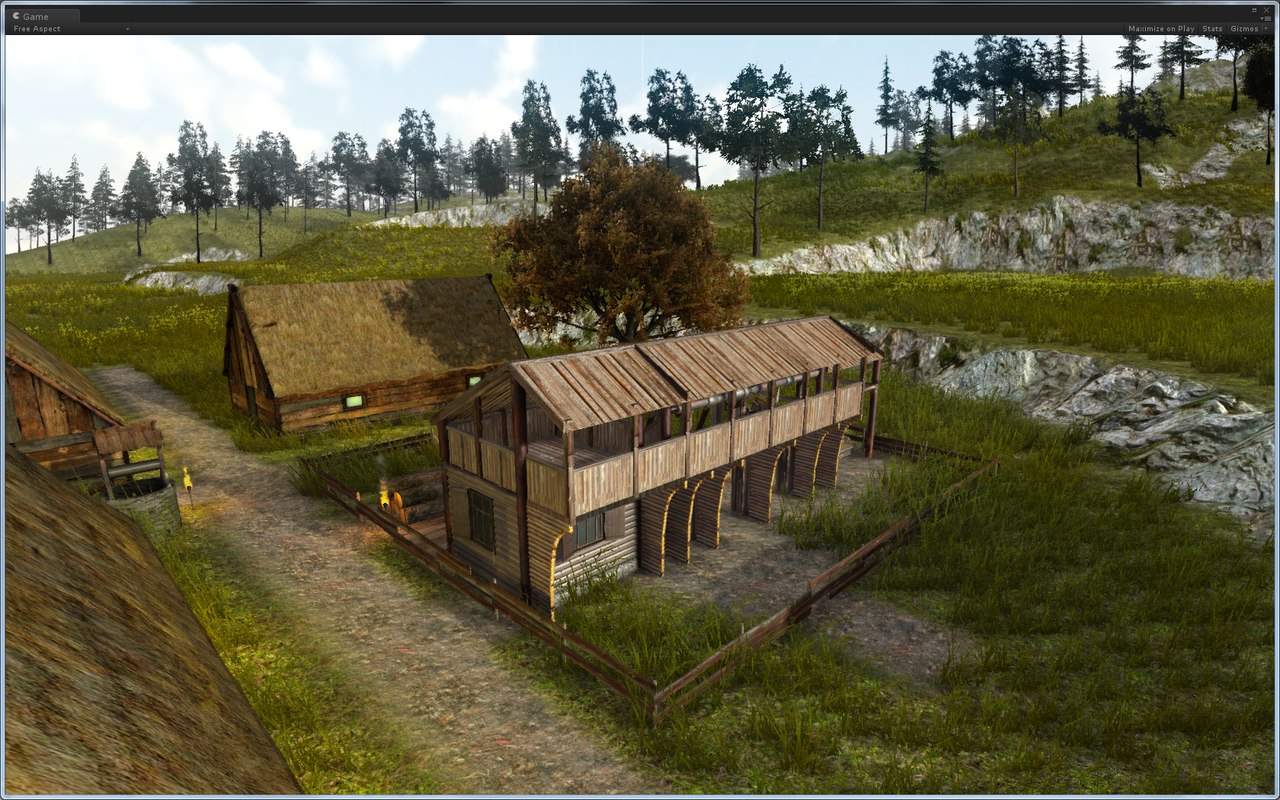Toggle Maximize on Play
Image resolution: width=1280 pixels, height=800 pixels.
1160,29
